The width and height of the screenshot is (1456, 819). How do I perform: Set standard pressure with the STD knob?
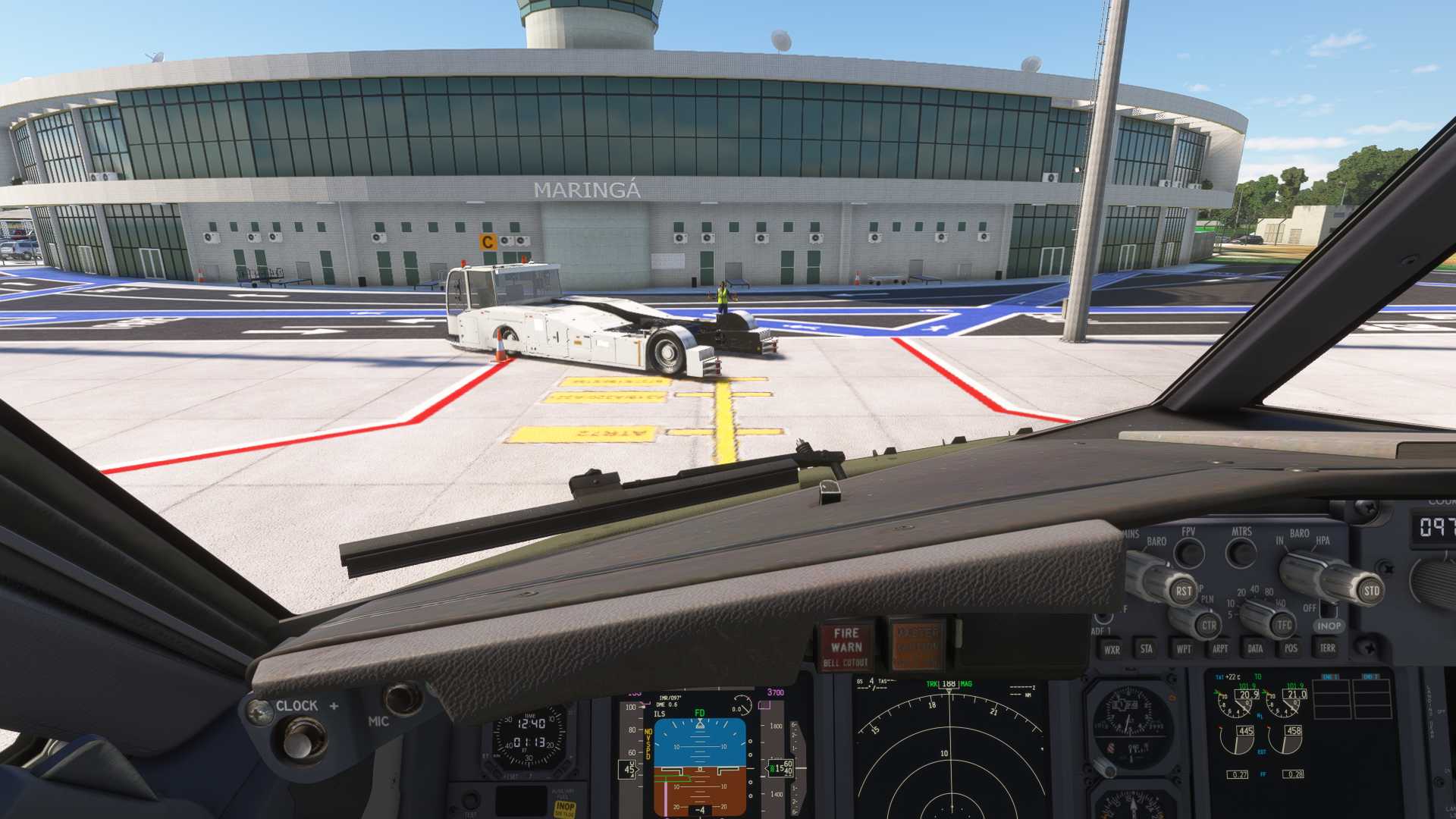click(1371, 591)
